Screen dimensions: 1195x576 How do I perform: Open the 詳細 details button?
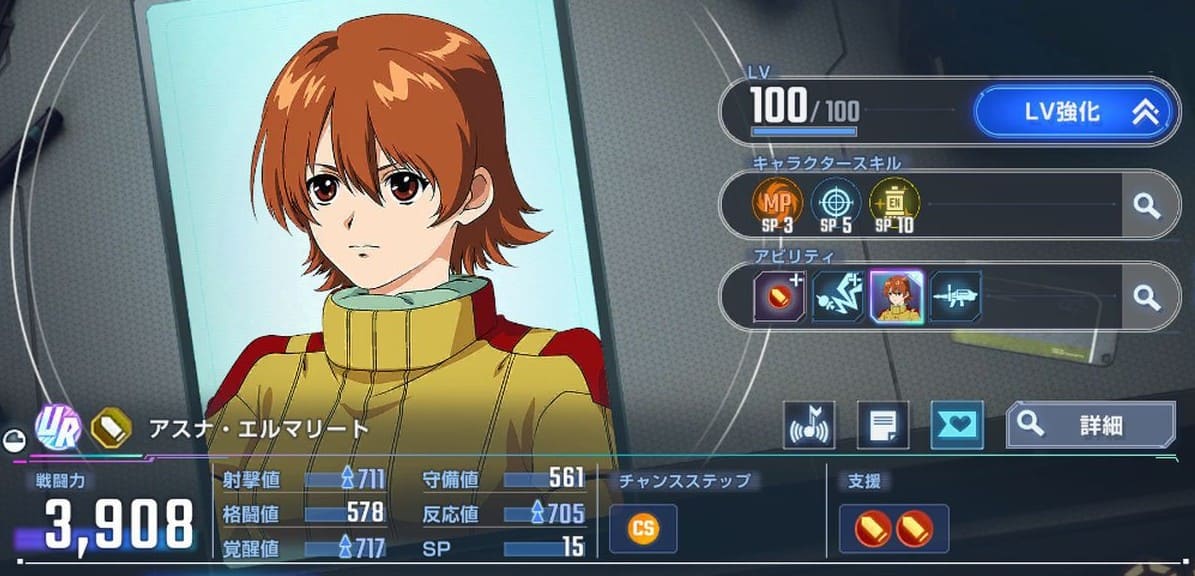1090,425
